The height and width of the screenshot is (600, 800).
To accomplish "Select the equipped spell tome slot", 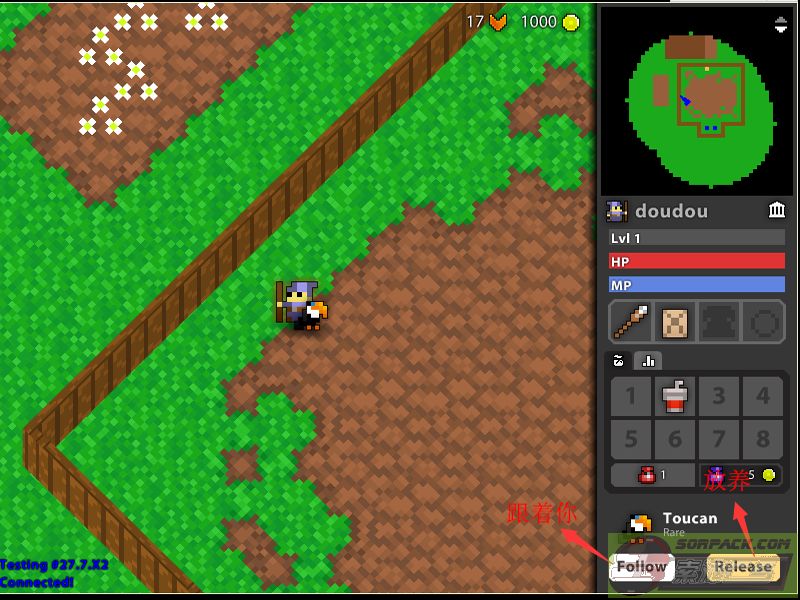I will click(x=674, y=324).
